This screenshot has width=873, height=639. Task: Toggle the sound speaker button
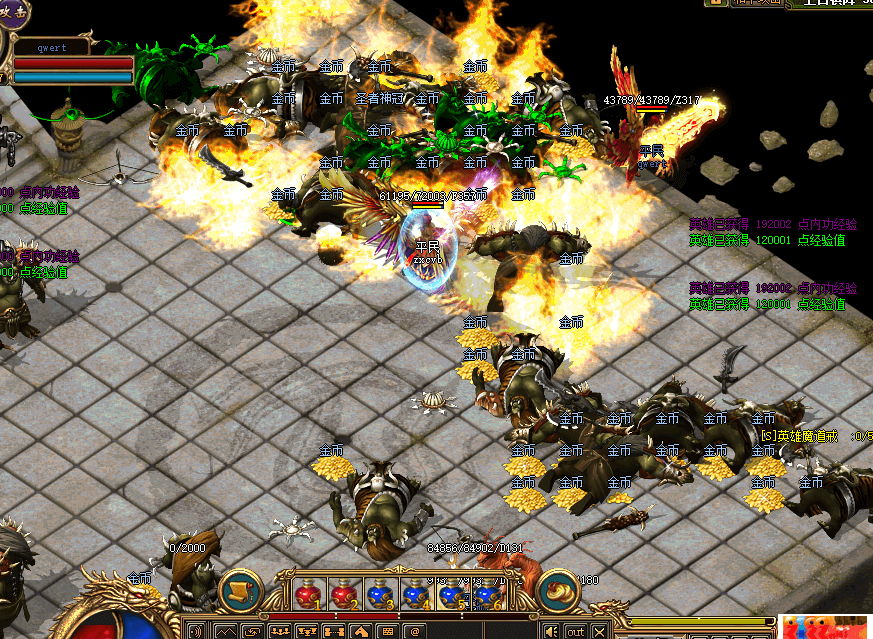click(x=550, y=631)
